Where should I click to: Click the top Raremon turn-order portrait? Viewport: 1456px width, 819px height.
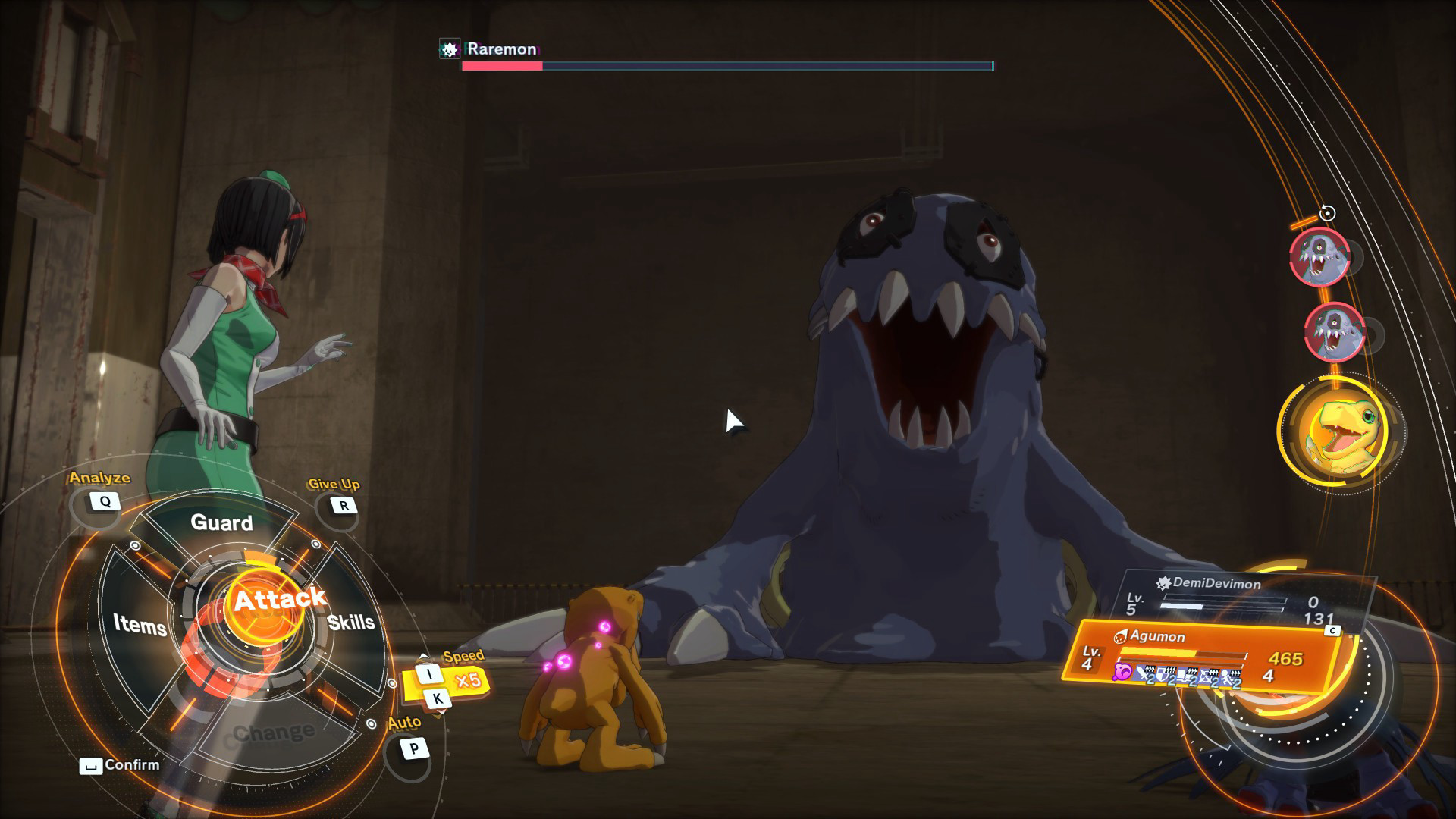[1319, 258]
